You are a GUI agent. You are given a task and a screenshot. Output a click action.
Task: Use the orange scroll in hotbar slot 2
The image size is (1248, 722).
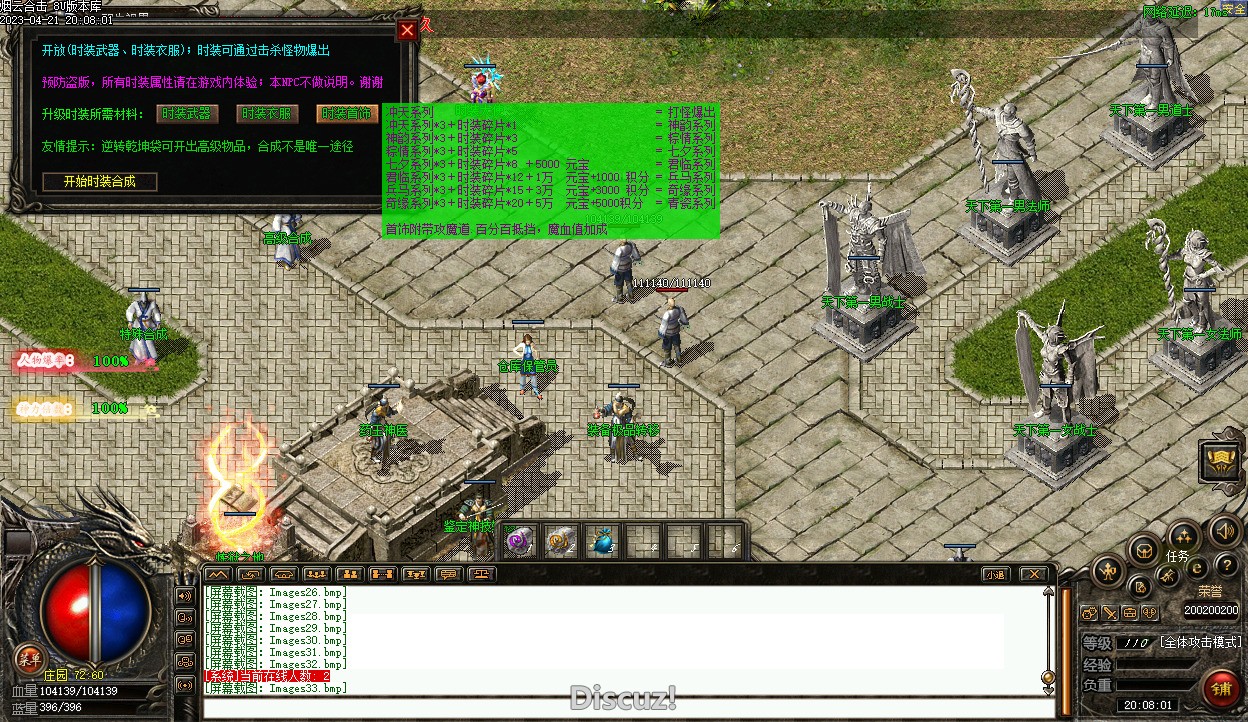560,541
